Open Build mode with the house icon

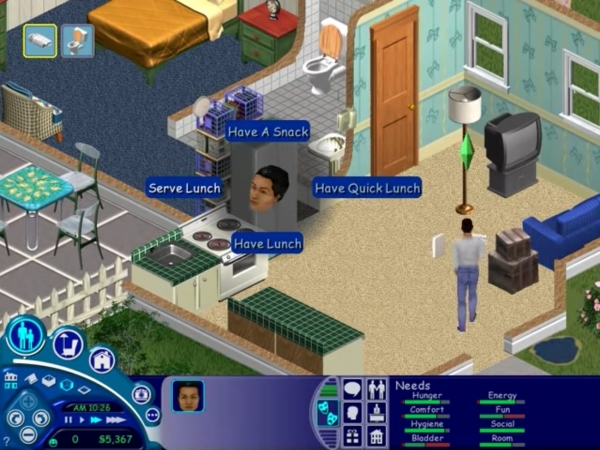(x=101, y=360)
